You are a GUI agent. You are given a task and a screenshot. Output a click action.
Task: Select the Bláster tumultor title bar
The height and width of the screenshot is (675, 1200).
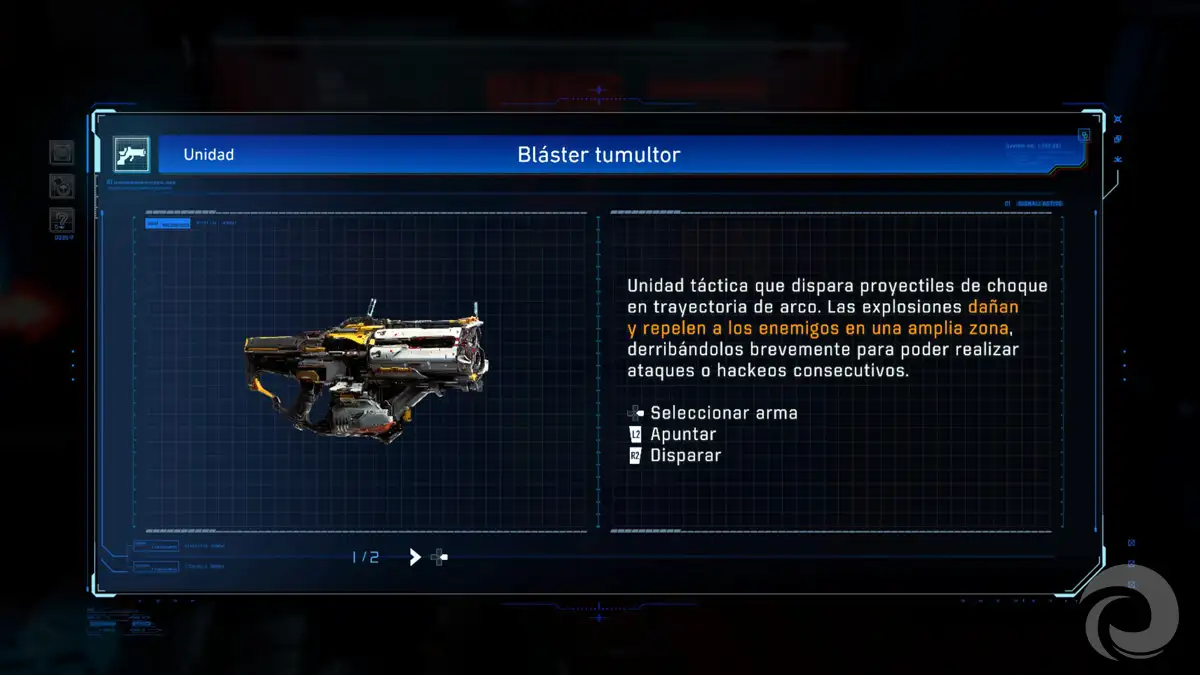click(598, 155)
